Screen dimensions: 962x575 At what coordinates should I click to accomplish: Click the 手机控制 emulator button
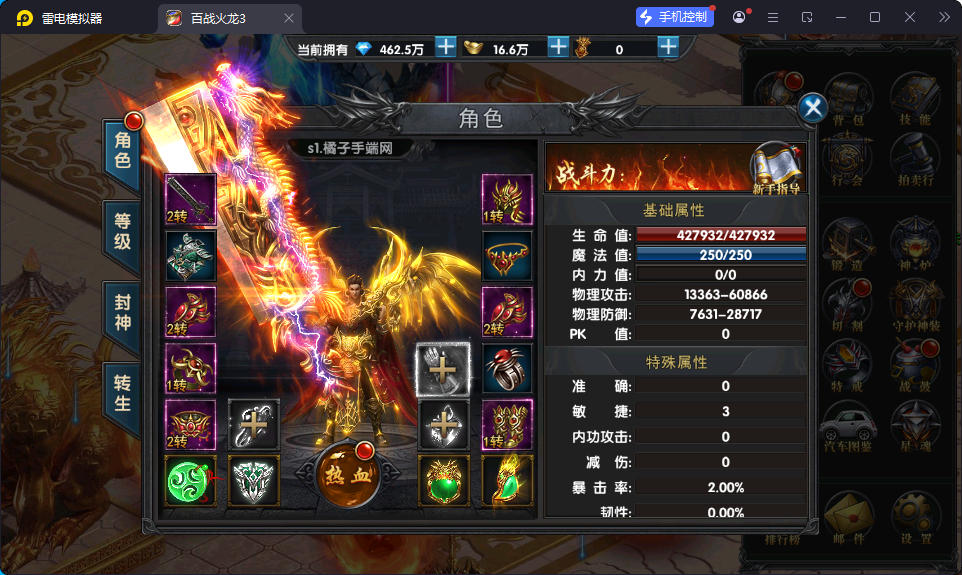click(675, 17)
